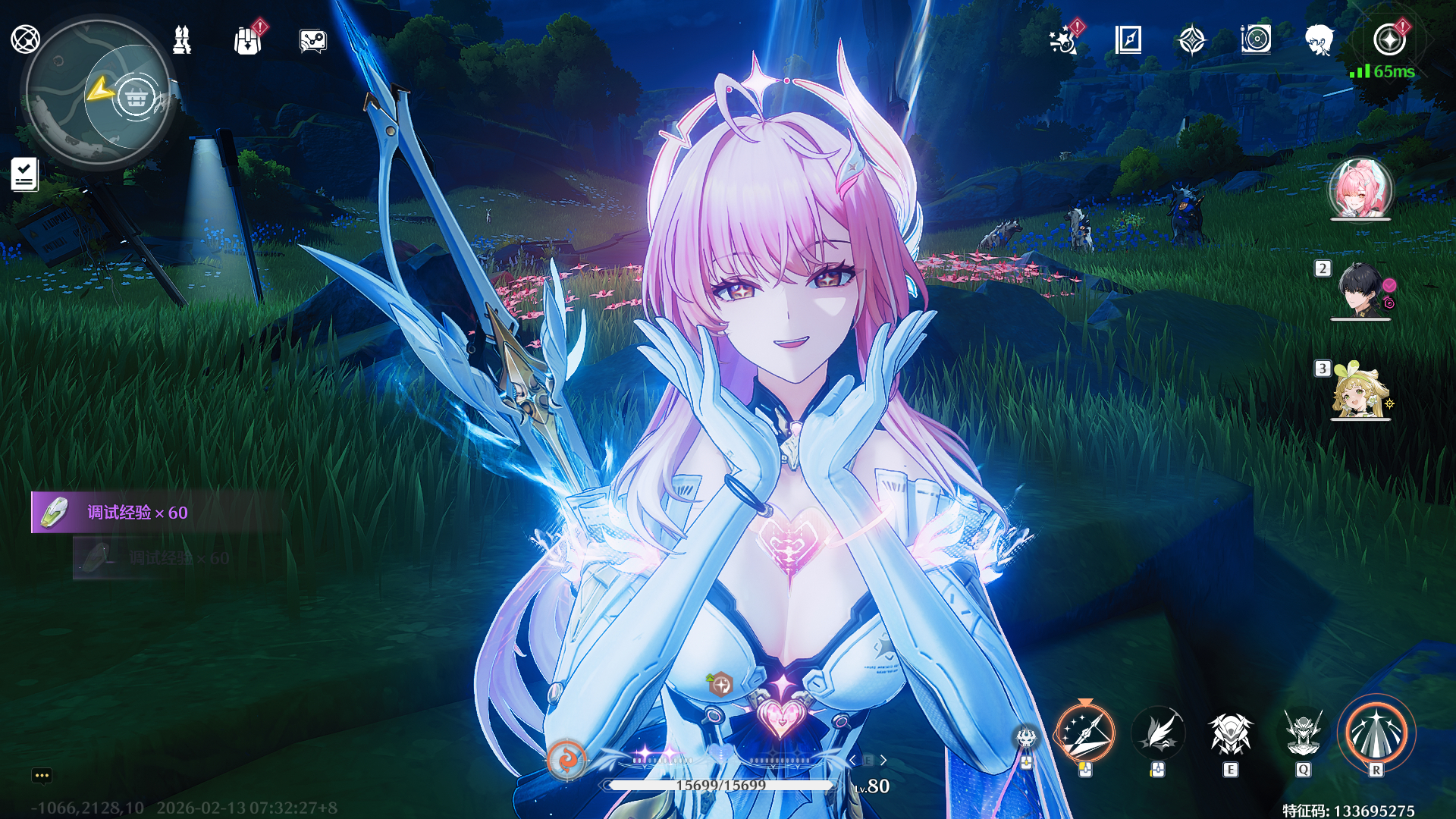
Task: Activate the basic attack sword skill
Action: (x=1085, y=733)
